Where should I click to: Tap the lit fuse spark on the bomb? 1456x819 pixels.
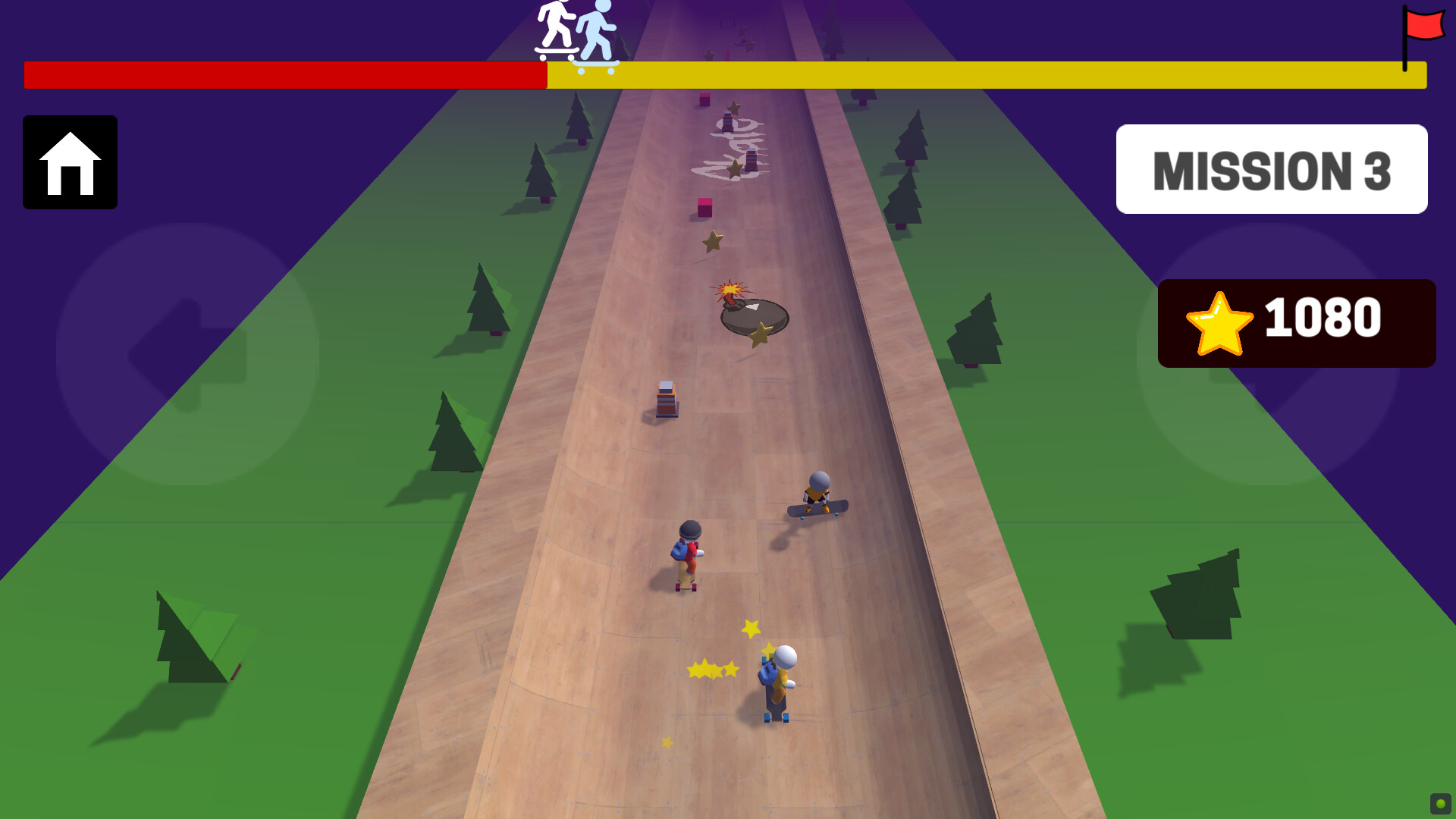pos(730,290)
